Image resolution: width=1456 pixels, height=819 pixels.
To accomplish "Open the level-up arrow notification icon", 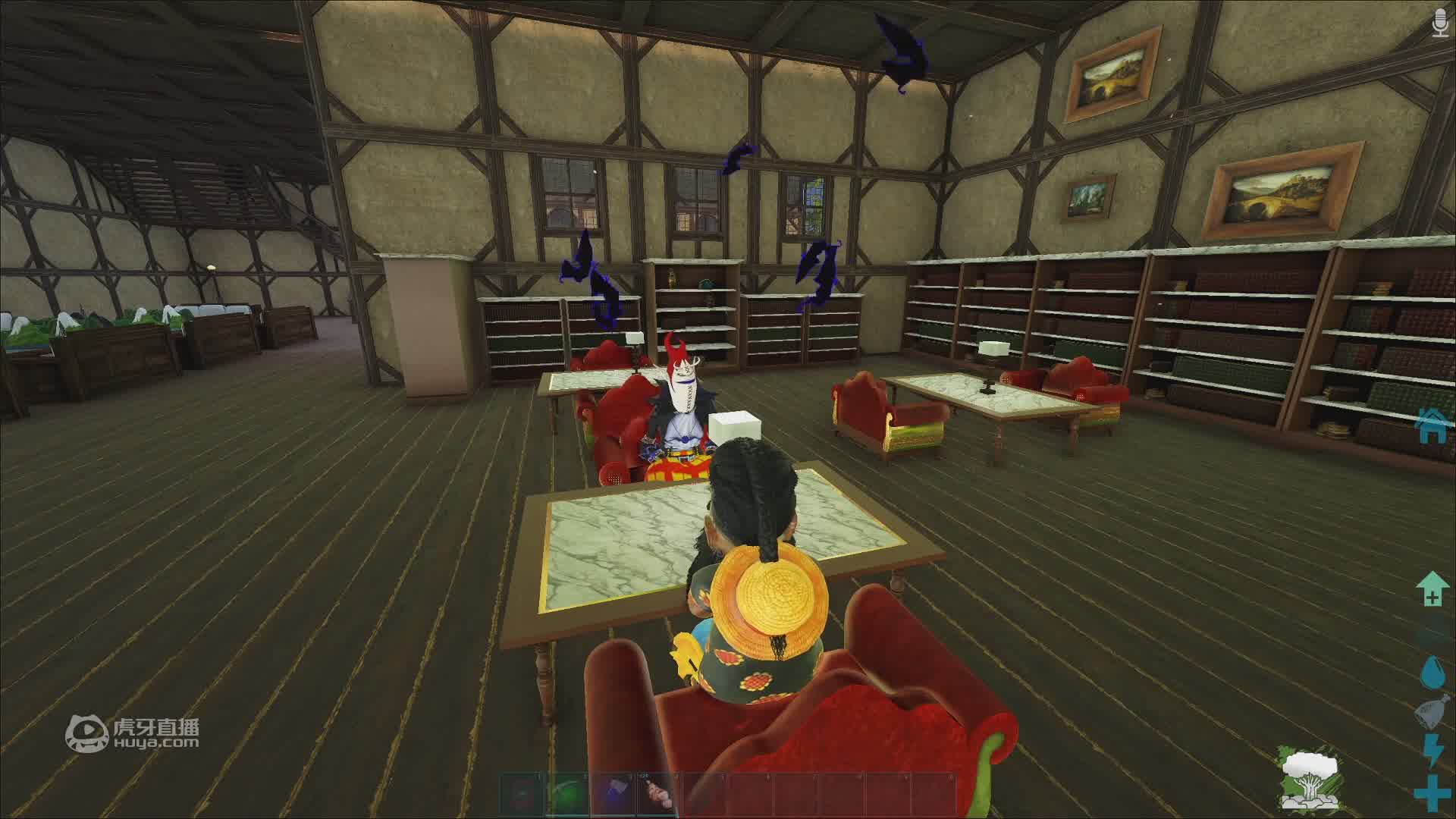I will click(1432, 589).
